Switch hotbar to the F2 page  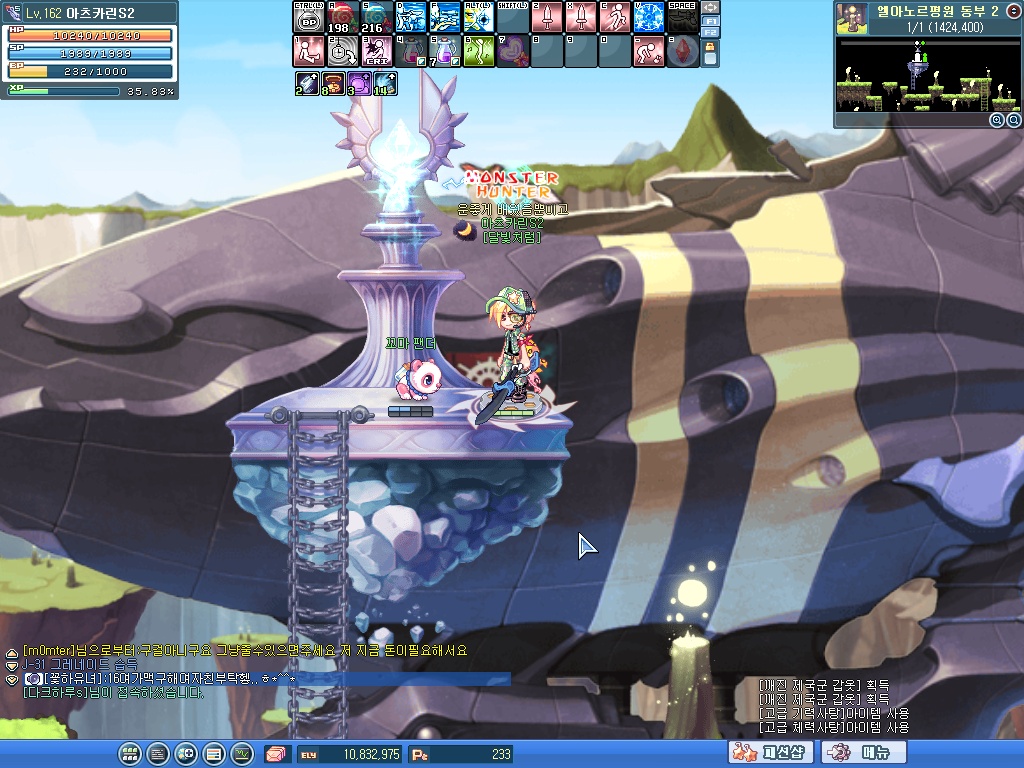coord(711,33)
